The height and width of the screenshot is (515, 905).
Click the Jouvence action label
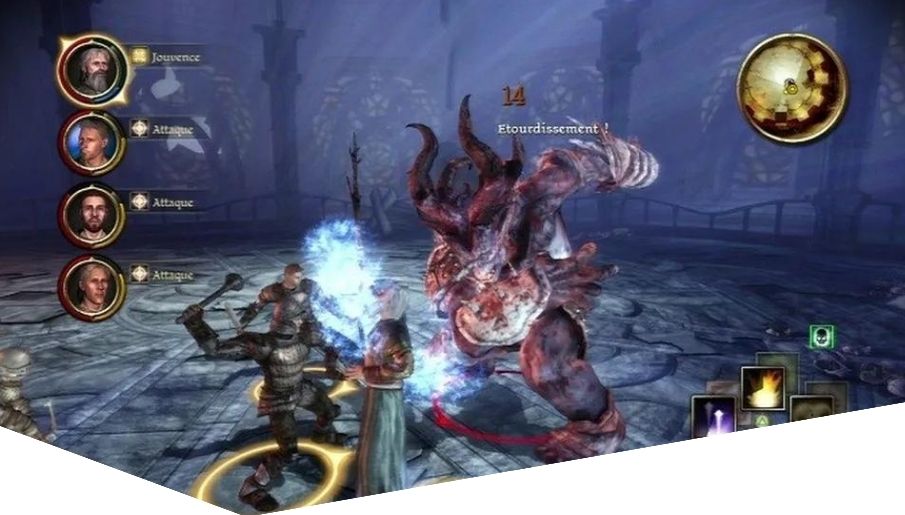click(176, 57)
